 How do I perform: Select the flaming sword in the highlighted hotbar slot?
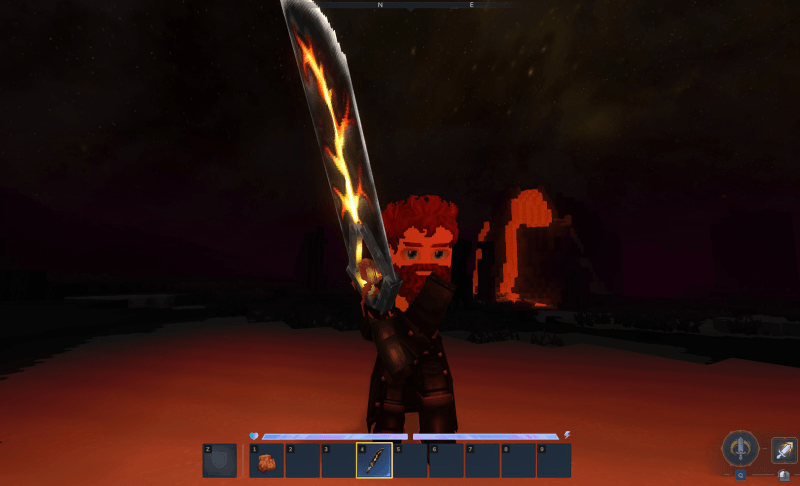pos(374,461)
